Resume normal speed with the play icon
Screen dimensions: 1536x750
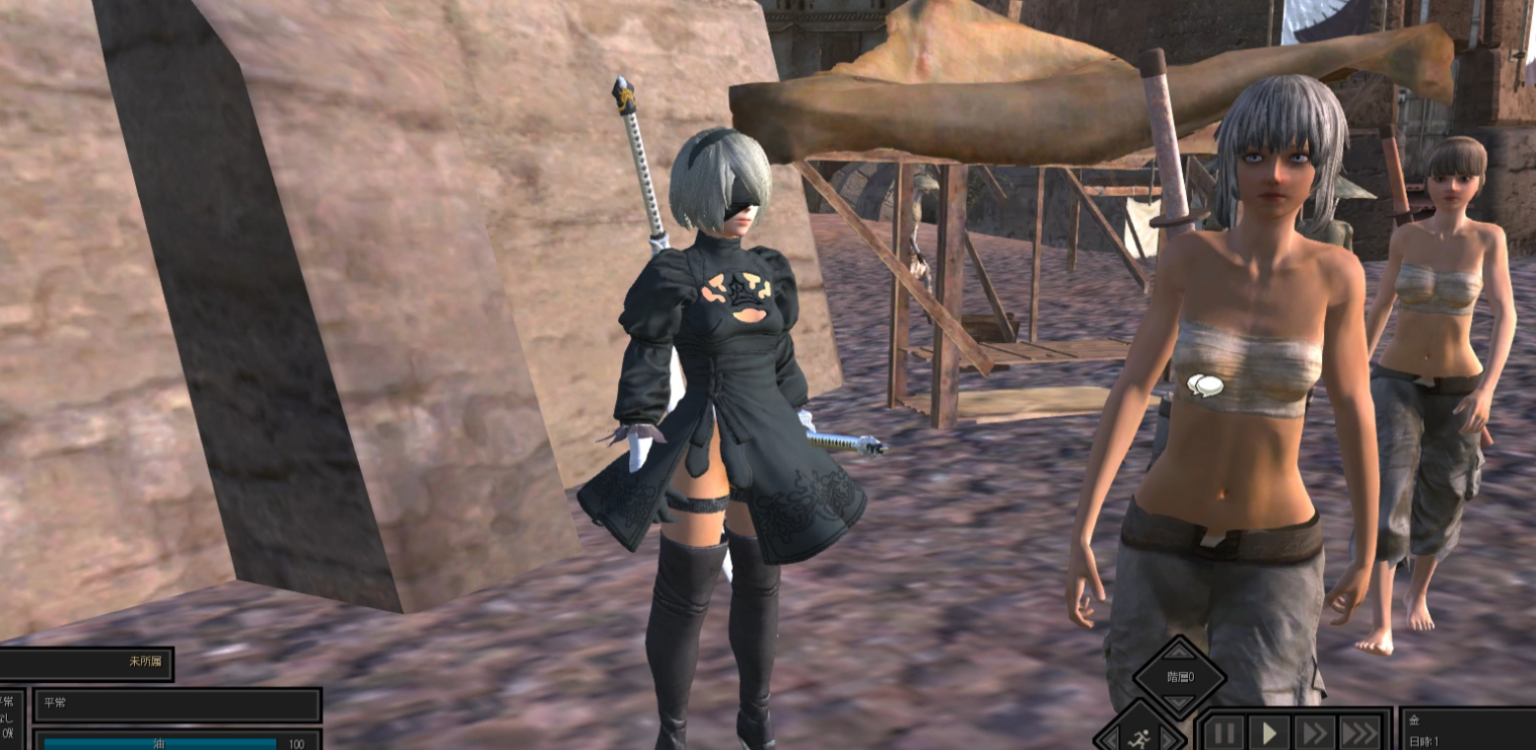pyautogui.click(x=1270, y=733)
